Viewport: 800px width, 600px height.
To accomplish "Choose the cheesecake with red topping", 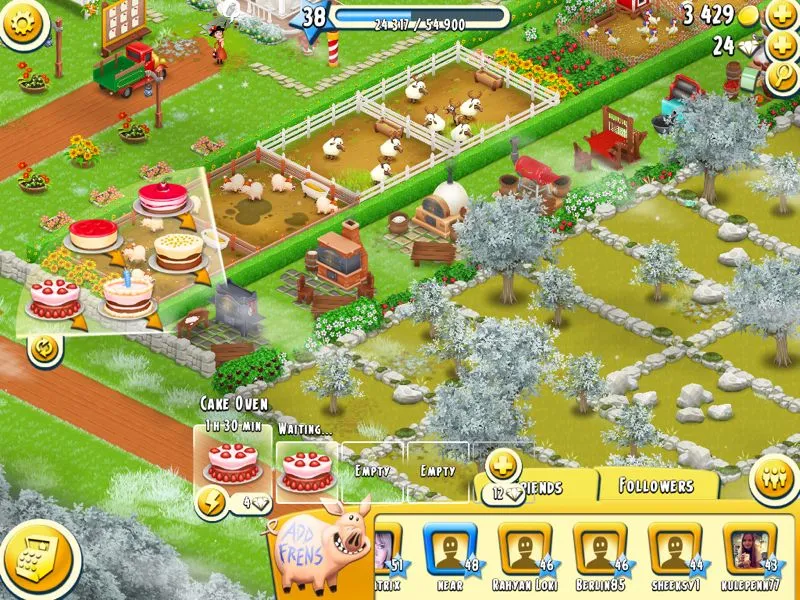I will point(92,234).
